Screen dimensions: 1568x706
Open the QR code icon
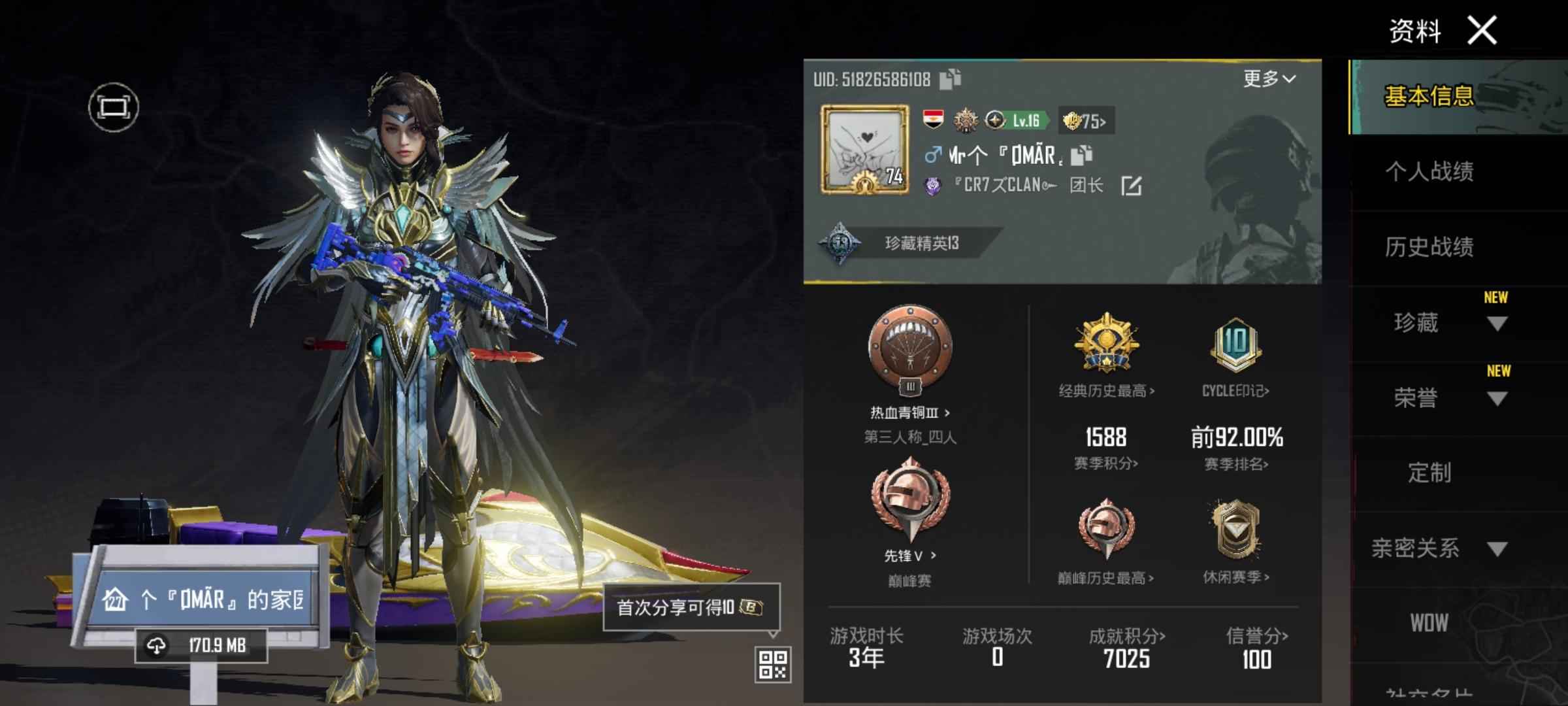[x=773, y=665]
